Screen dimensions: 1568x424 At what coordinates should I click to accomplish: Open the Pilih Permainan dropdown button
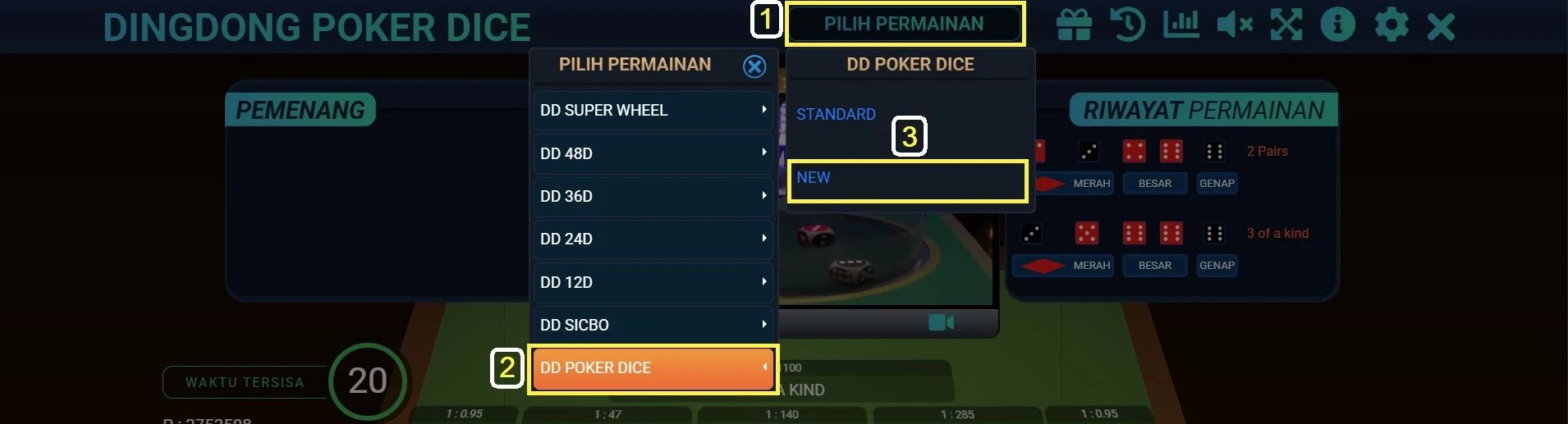point(904,24)
